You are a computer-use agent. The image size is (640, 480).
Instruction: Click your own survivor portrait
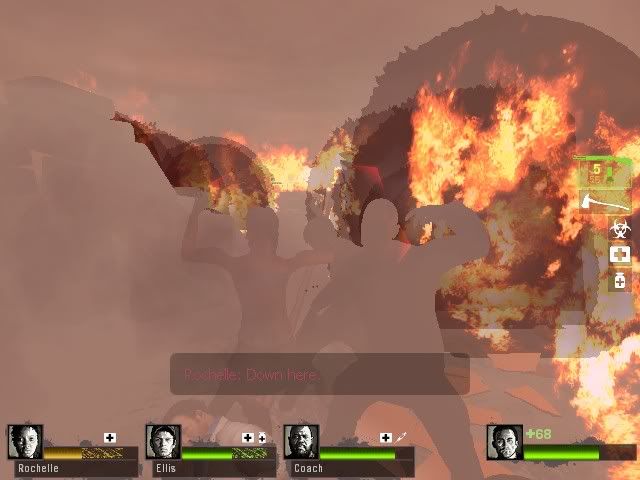coord(504,442)
